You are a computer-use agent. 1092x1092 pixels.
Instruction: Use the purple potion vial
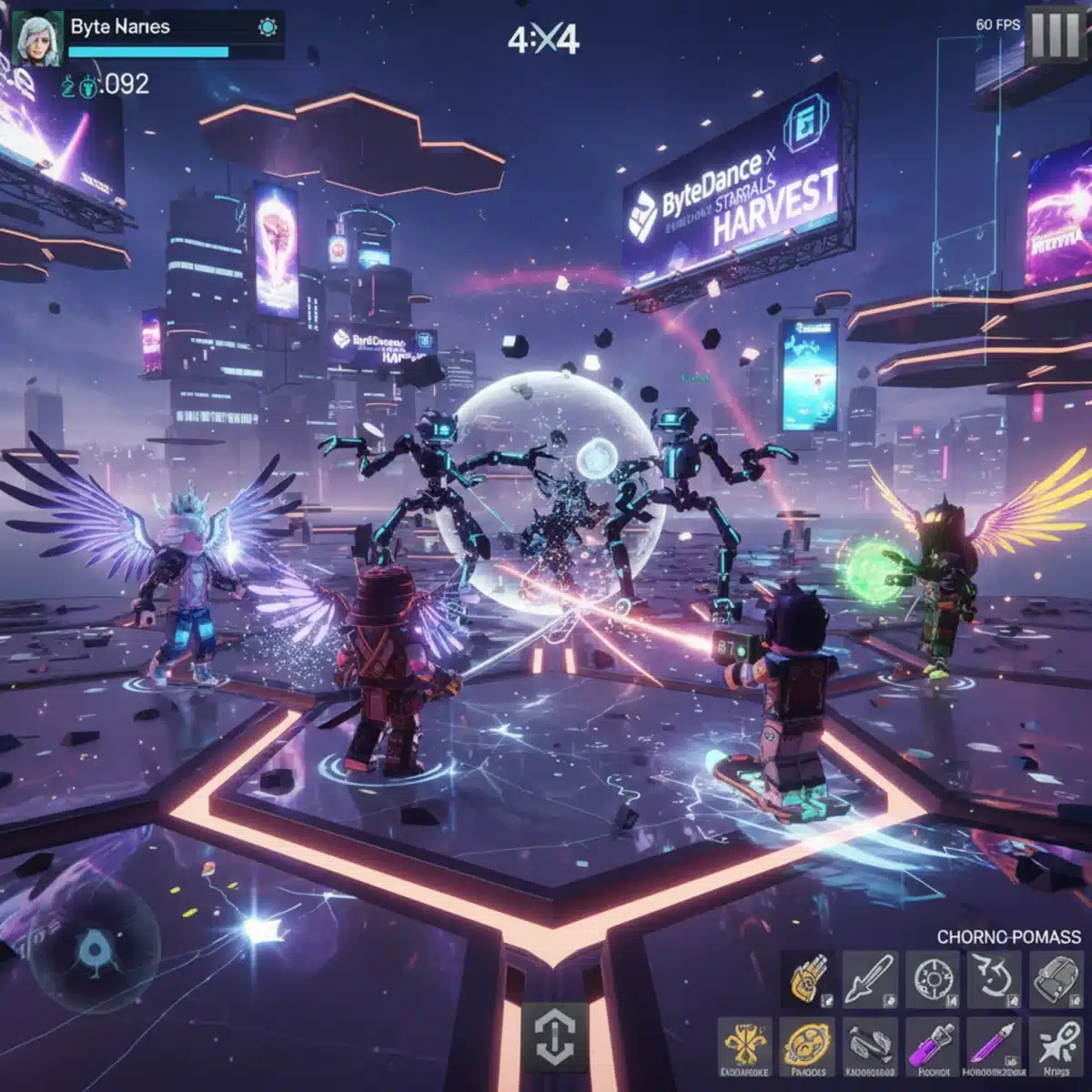tap(932, 1045)
